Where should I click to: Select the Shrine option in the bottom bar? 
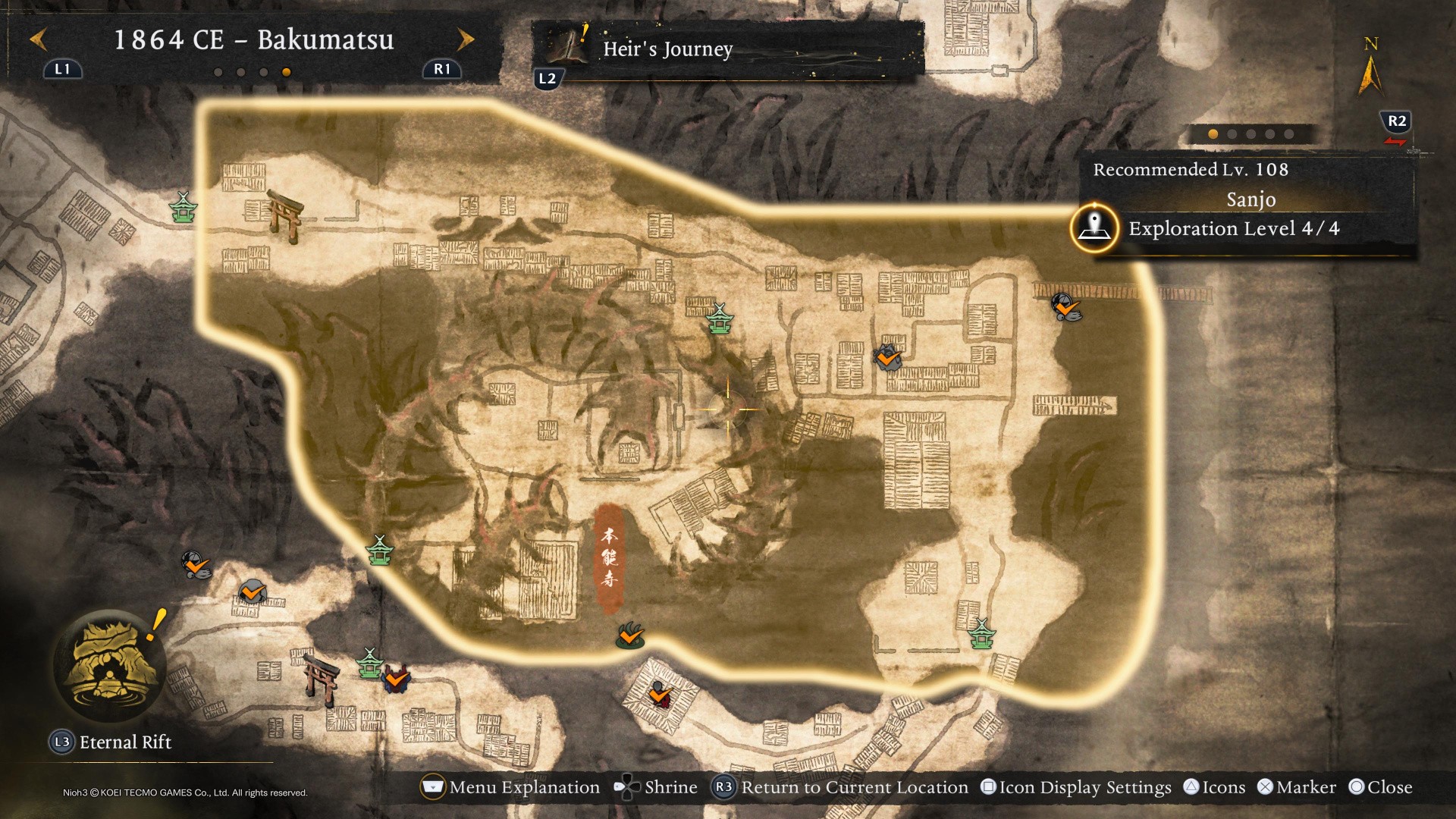(656, 787)
